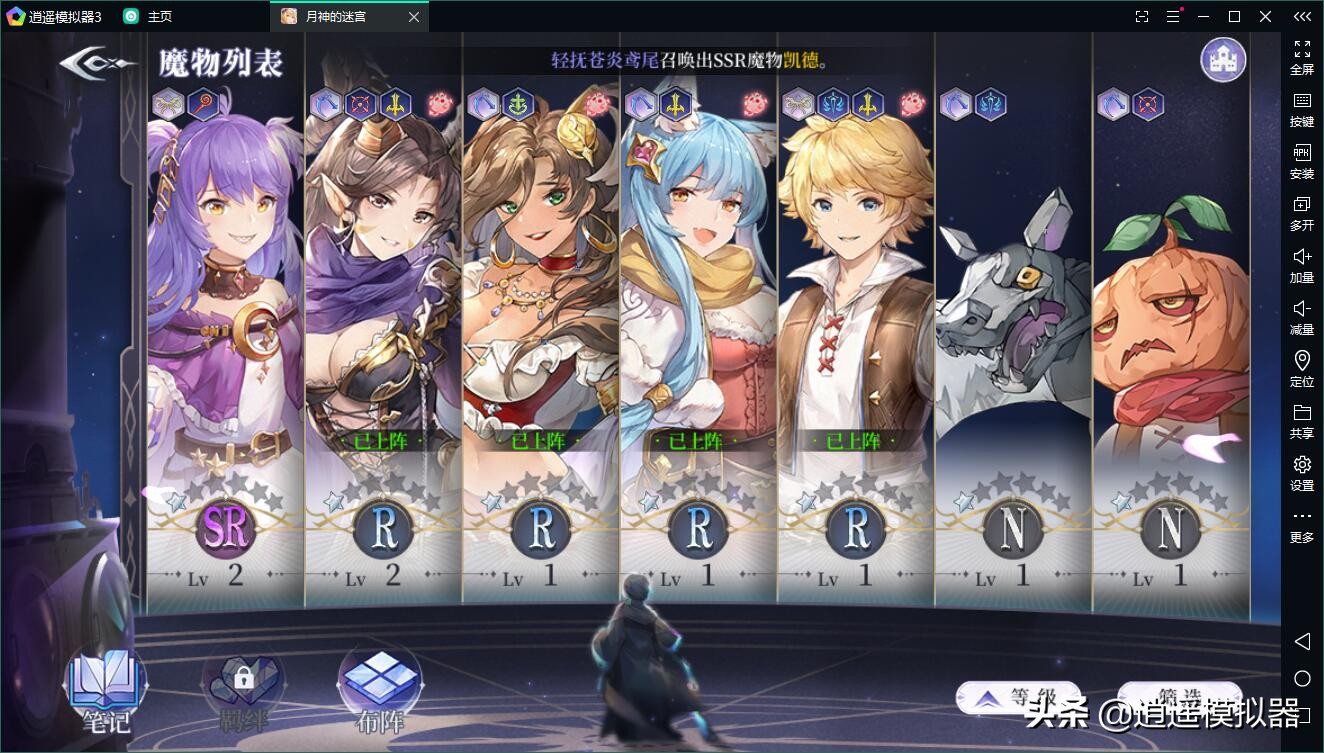Switch to the emulator 主页 home tab
Screen dimensions: 1324x753
pyautogui.click(x=148, y=16)
